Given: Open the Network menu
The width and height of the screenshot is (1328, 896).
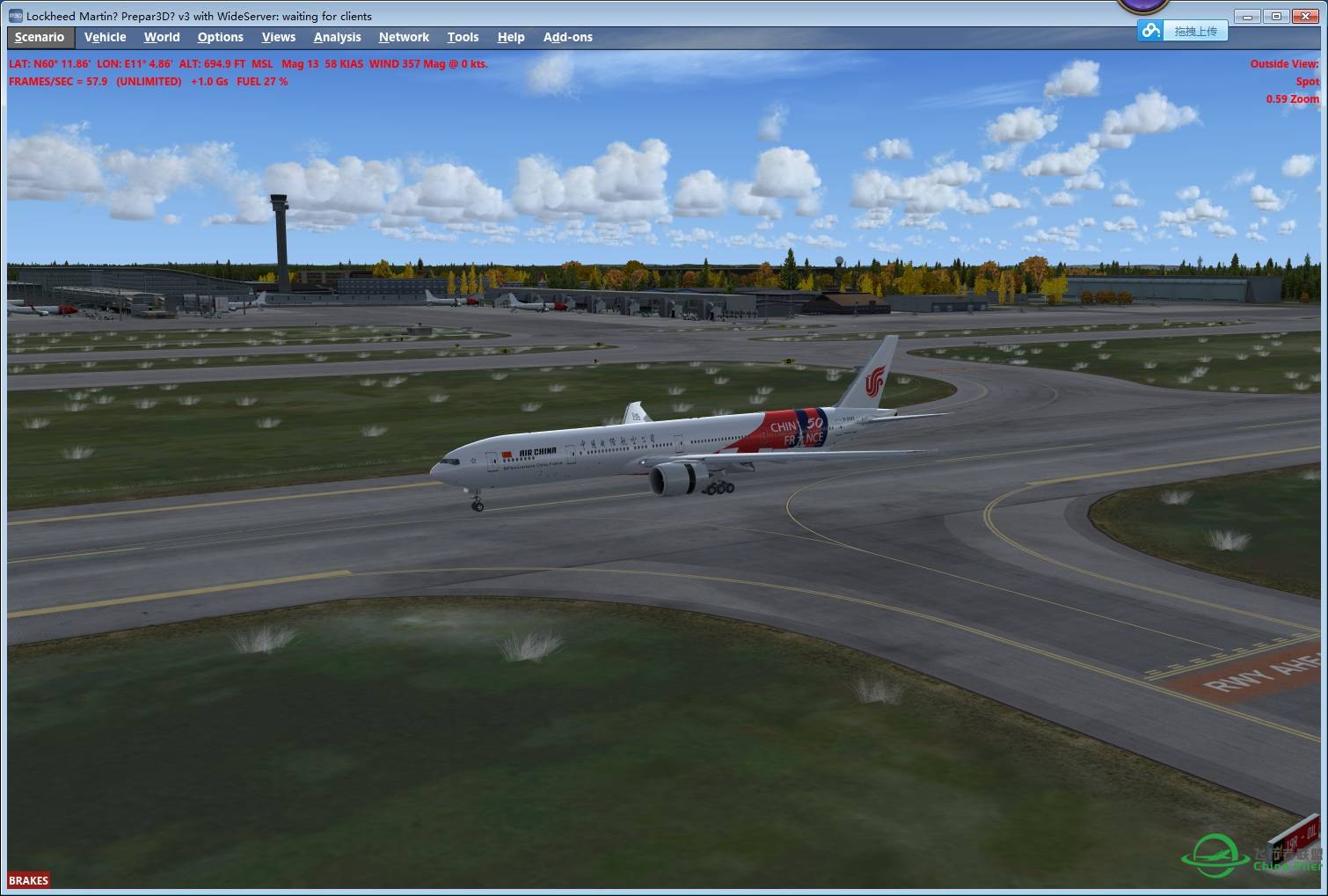Looking at the screenshot, I should 404,37.
